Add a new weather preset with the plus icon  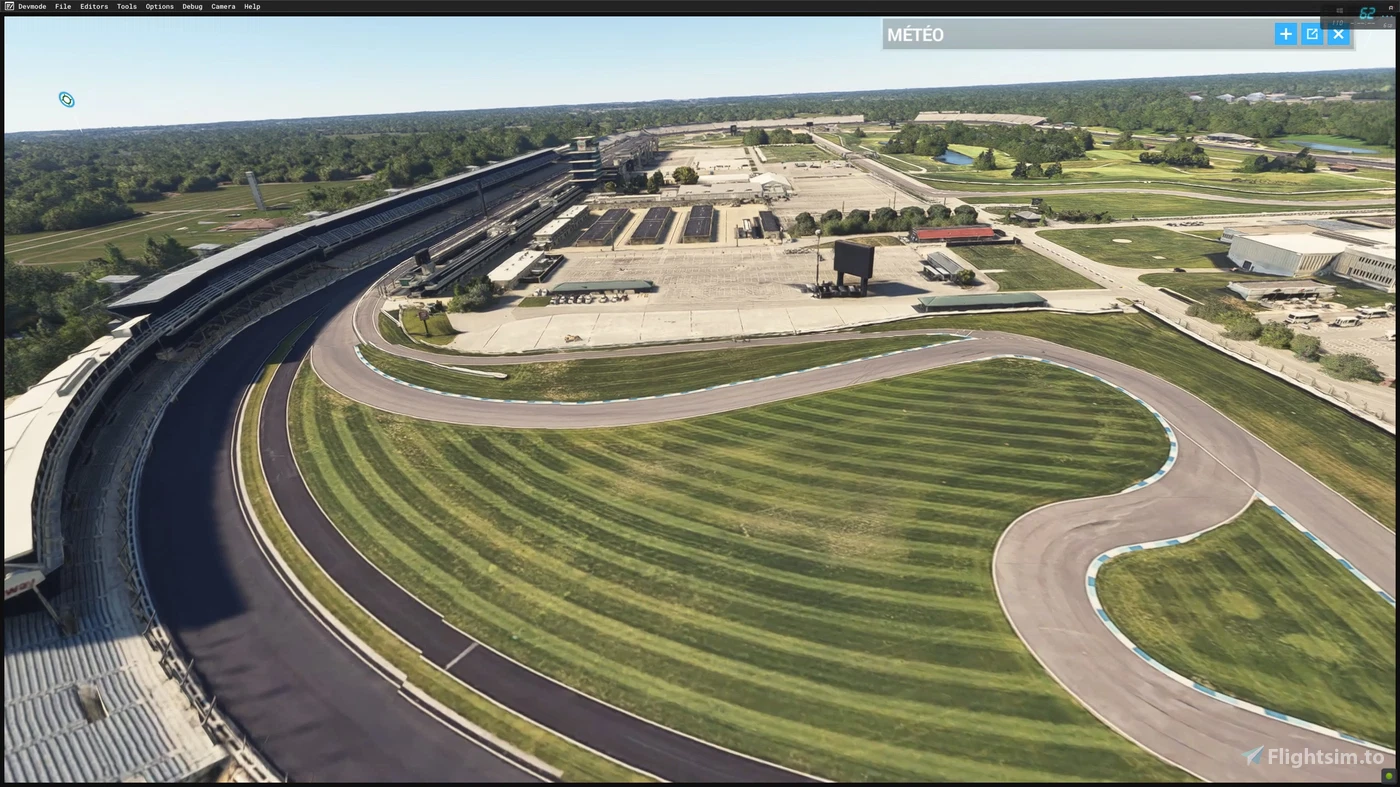1285,33
